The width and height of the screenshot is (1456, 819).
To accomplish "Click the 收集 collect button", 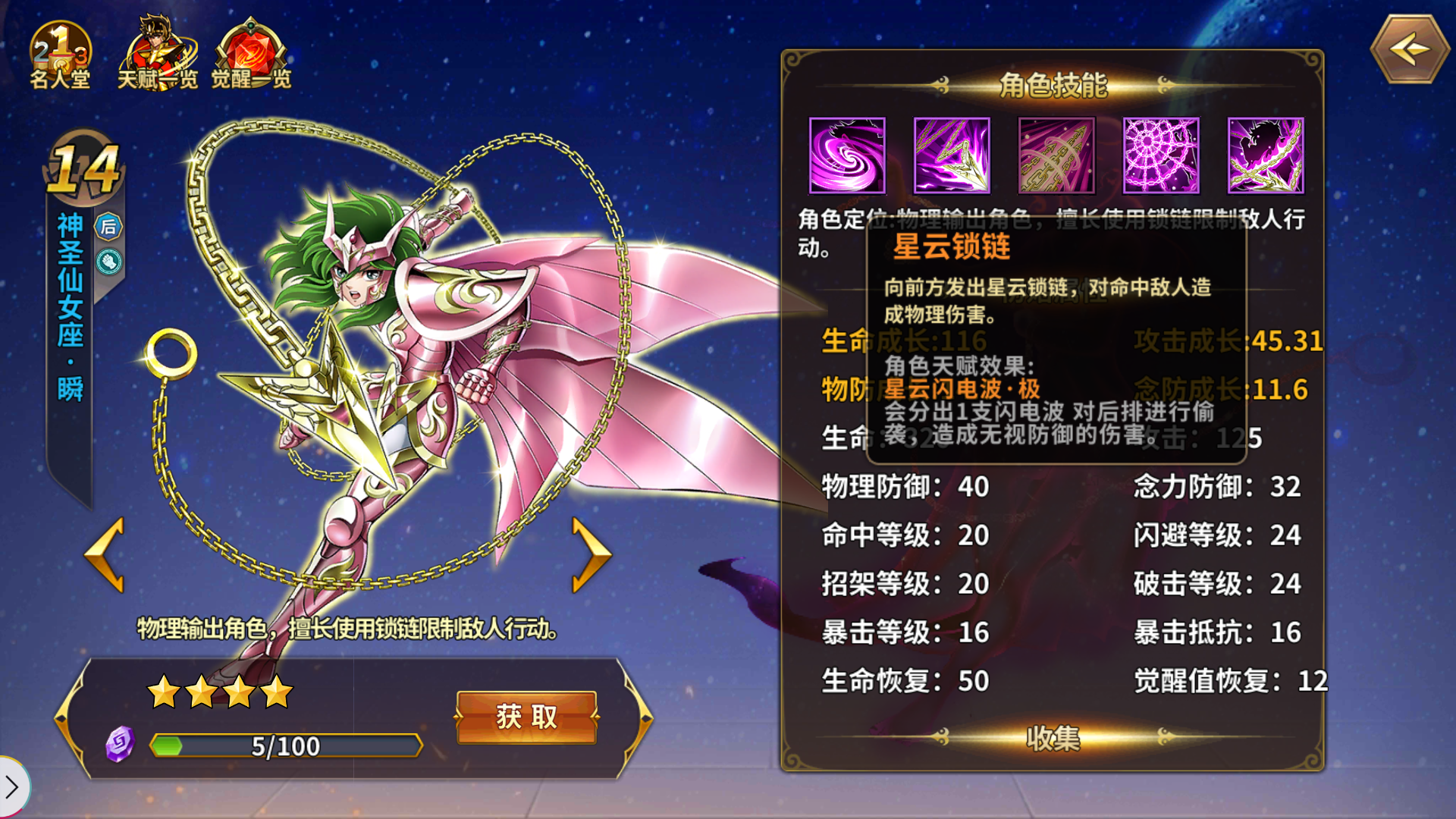I will [1054, 737].
